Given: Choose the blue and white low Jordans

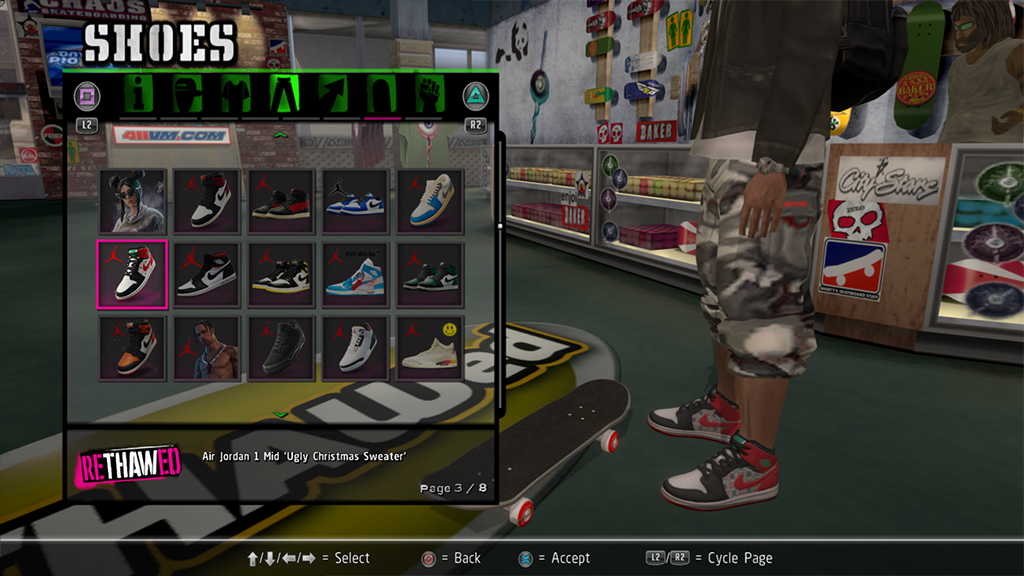Looking at the screenshot, I should tap(355, 200).
